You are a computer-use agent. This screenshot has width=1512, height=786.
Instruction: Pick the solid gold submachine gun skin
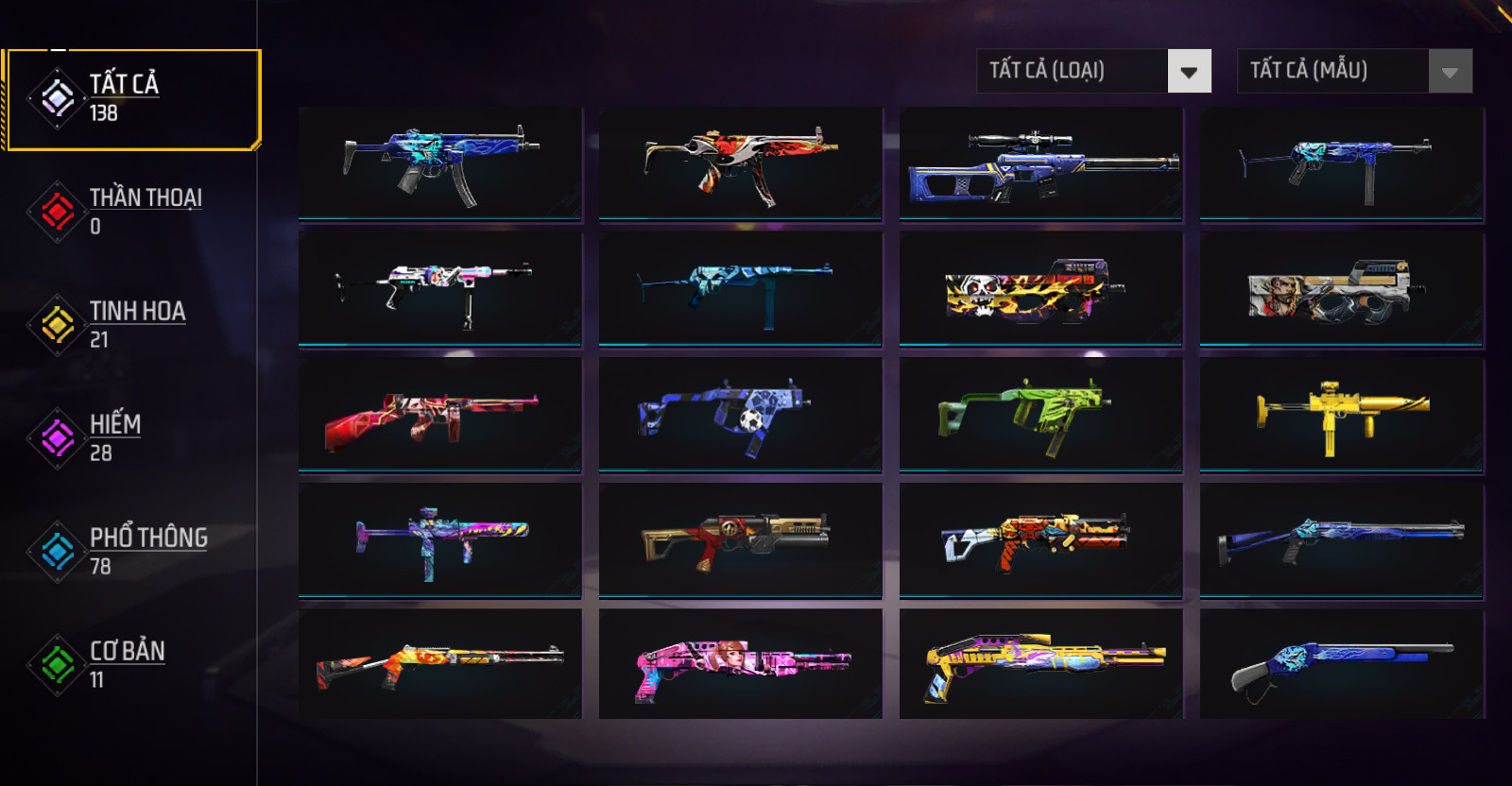(x=1341, y=415)
